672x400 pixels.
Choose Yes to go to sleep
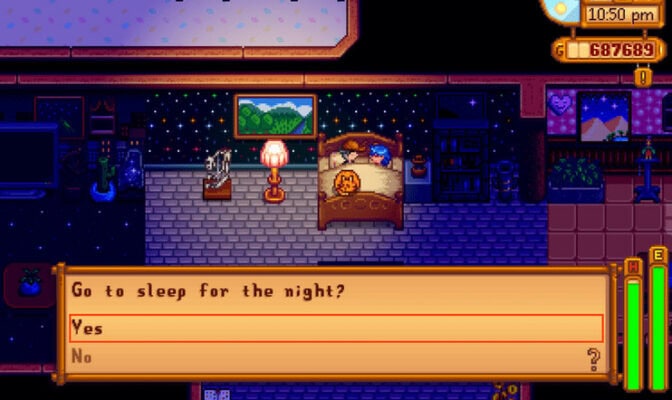coord(335,329)
